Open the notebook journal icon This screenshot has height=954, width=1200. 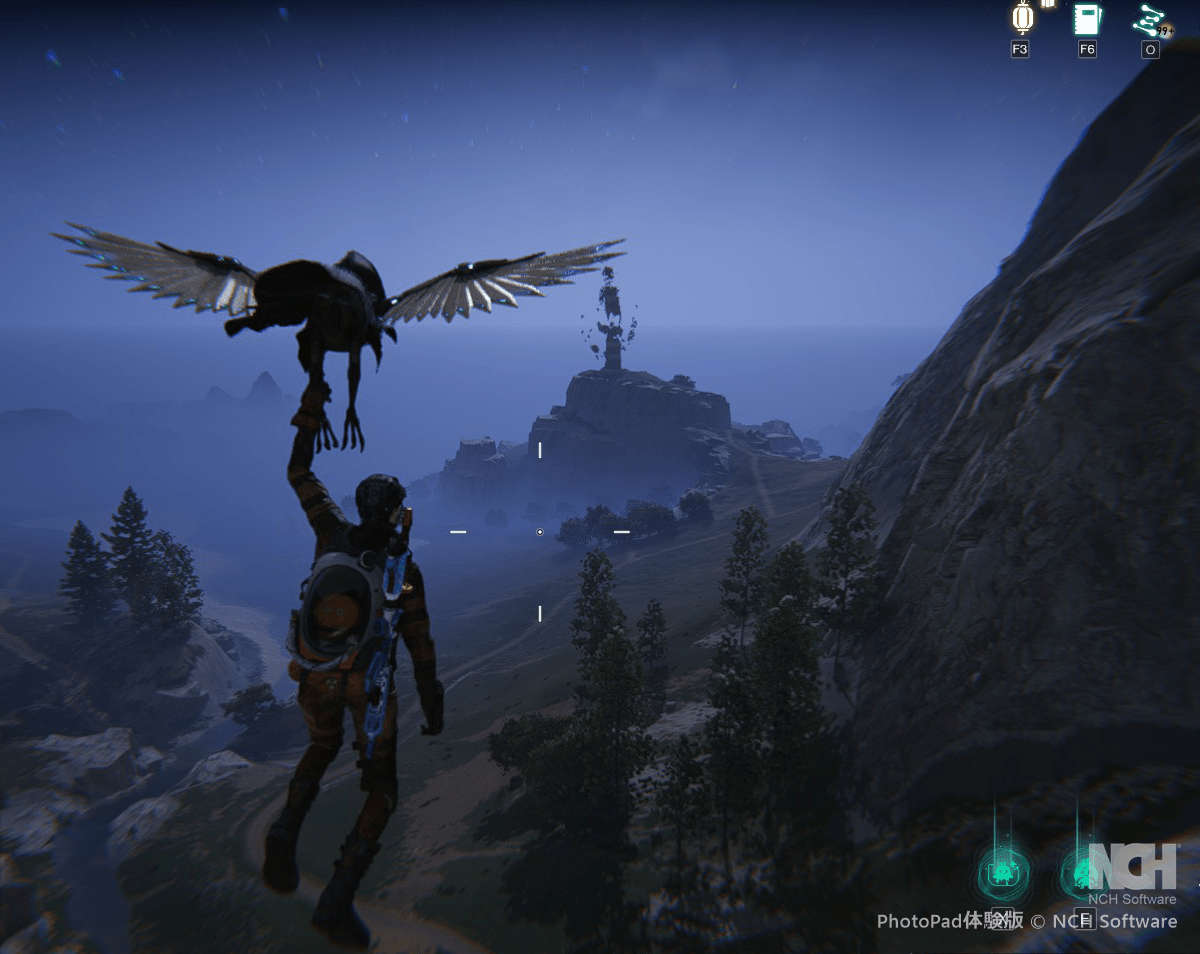(1087, 19)
